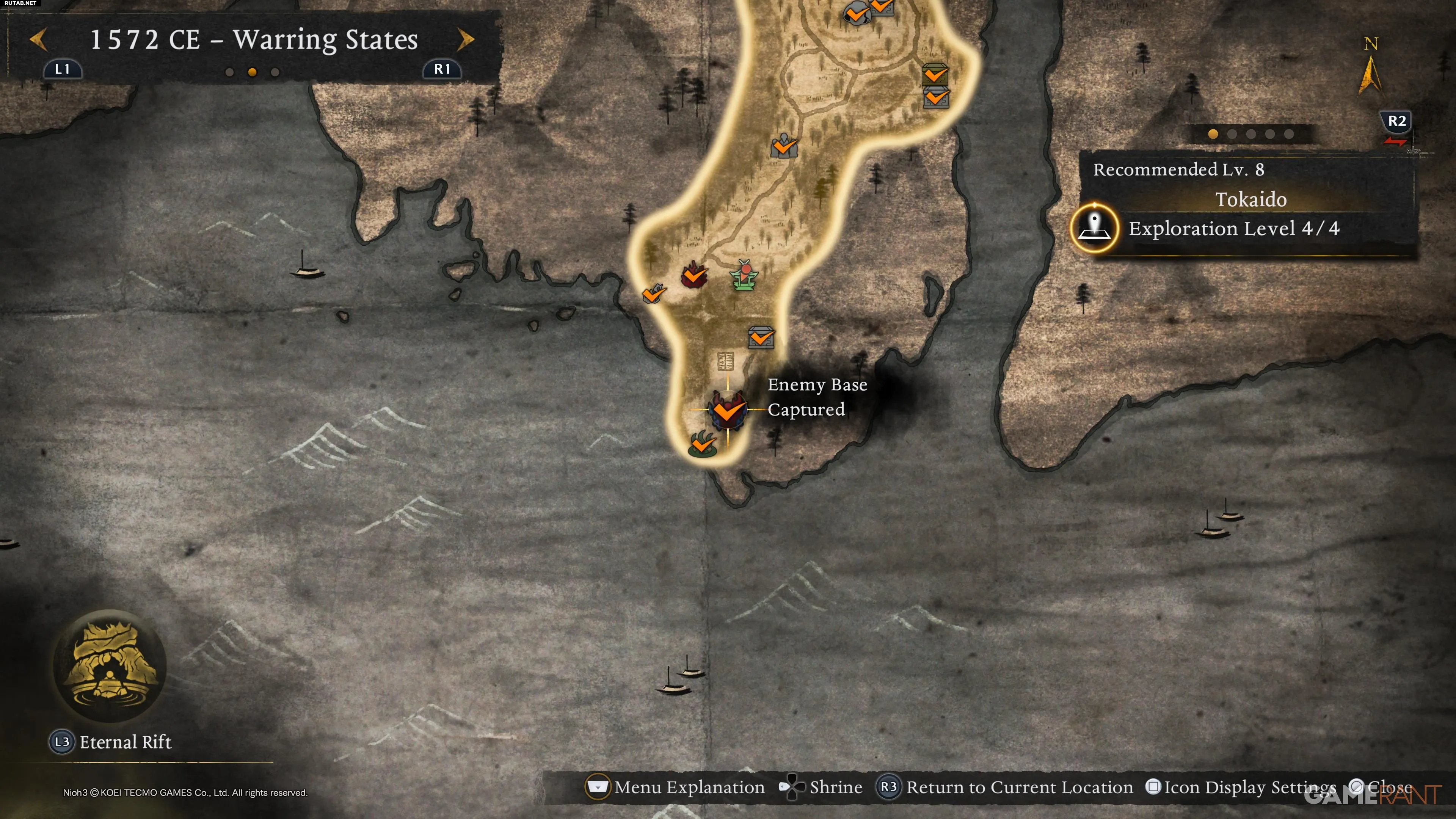Click the Tokaido location pin icon
This screenshot has height=819, width=1456.
pyautogui.click(x=1094, y=228)
